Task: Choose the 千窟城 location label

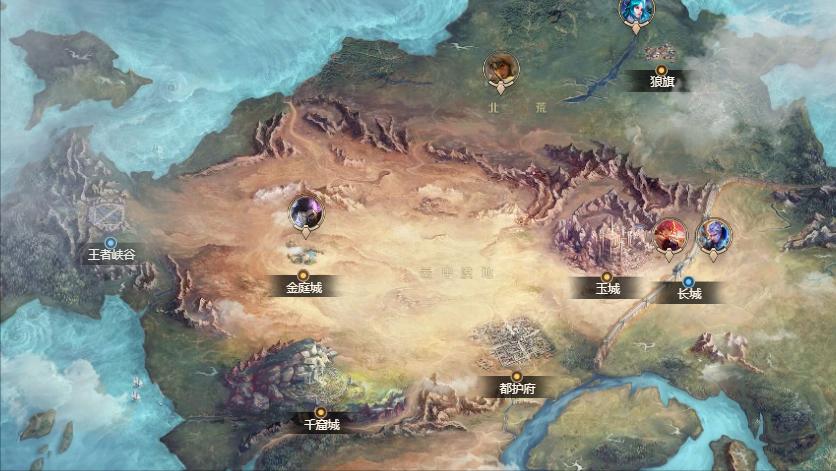Action: 321,423
